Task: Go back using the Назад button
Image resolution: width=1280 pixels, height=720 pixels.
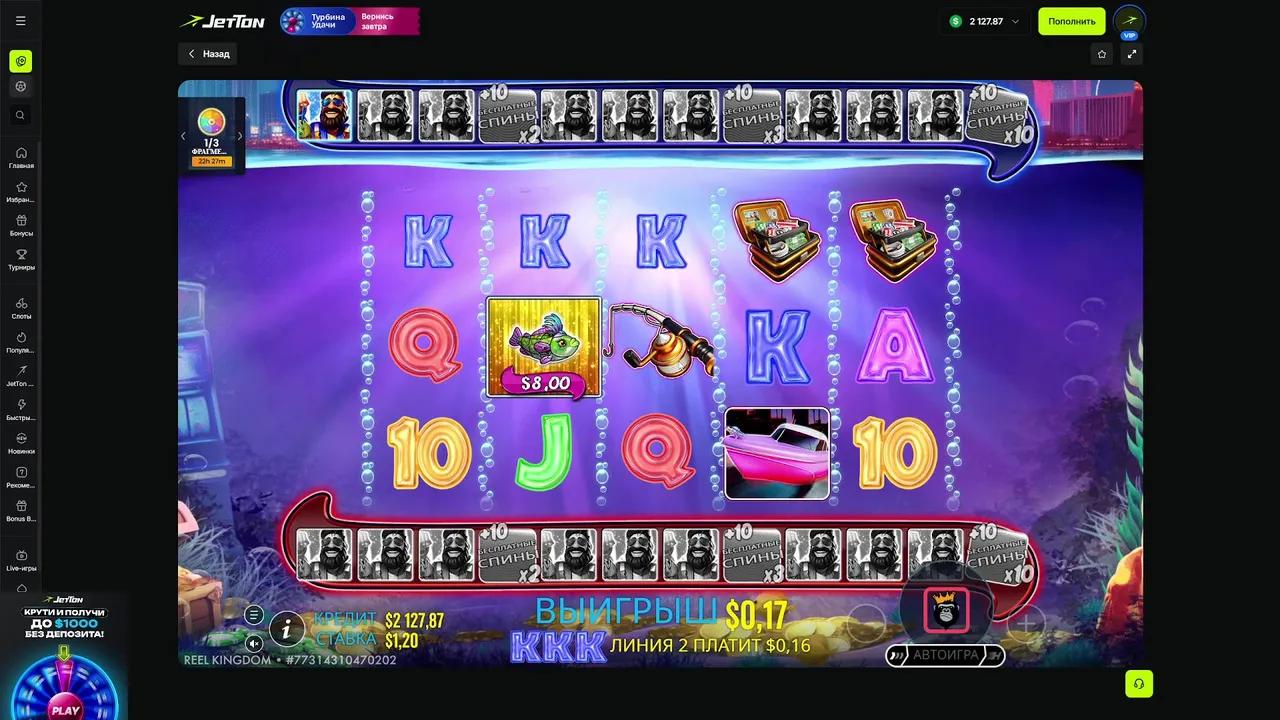Action: pyautogui.click(x=208, y=54)
